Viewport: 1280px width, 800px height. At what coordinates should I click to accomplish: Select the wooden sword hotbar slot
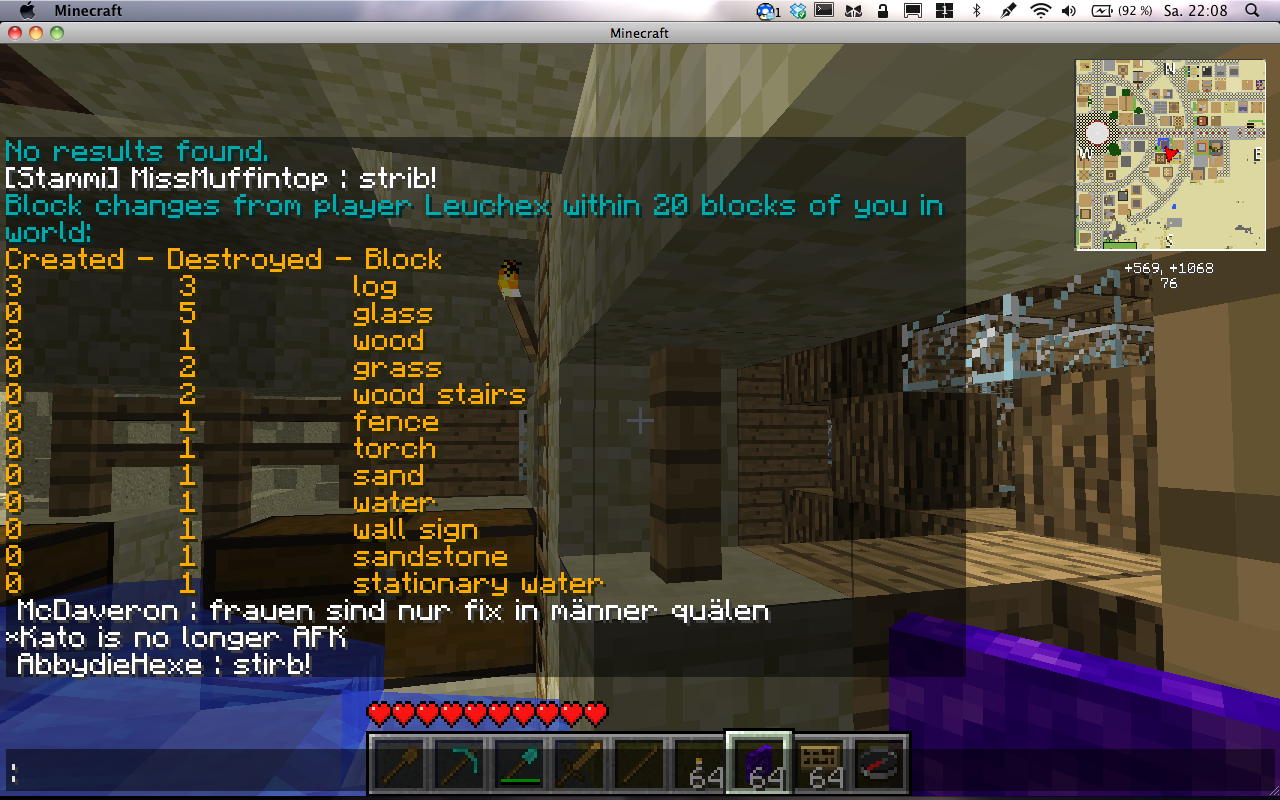(x=580, y=765)
